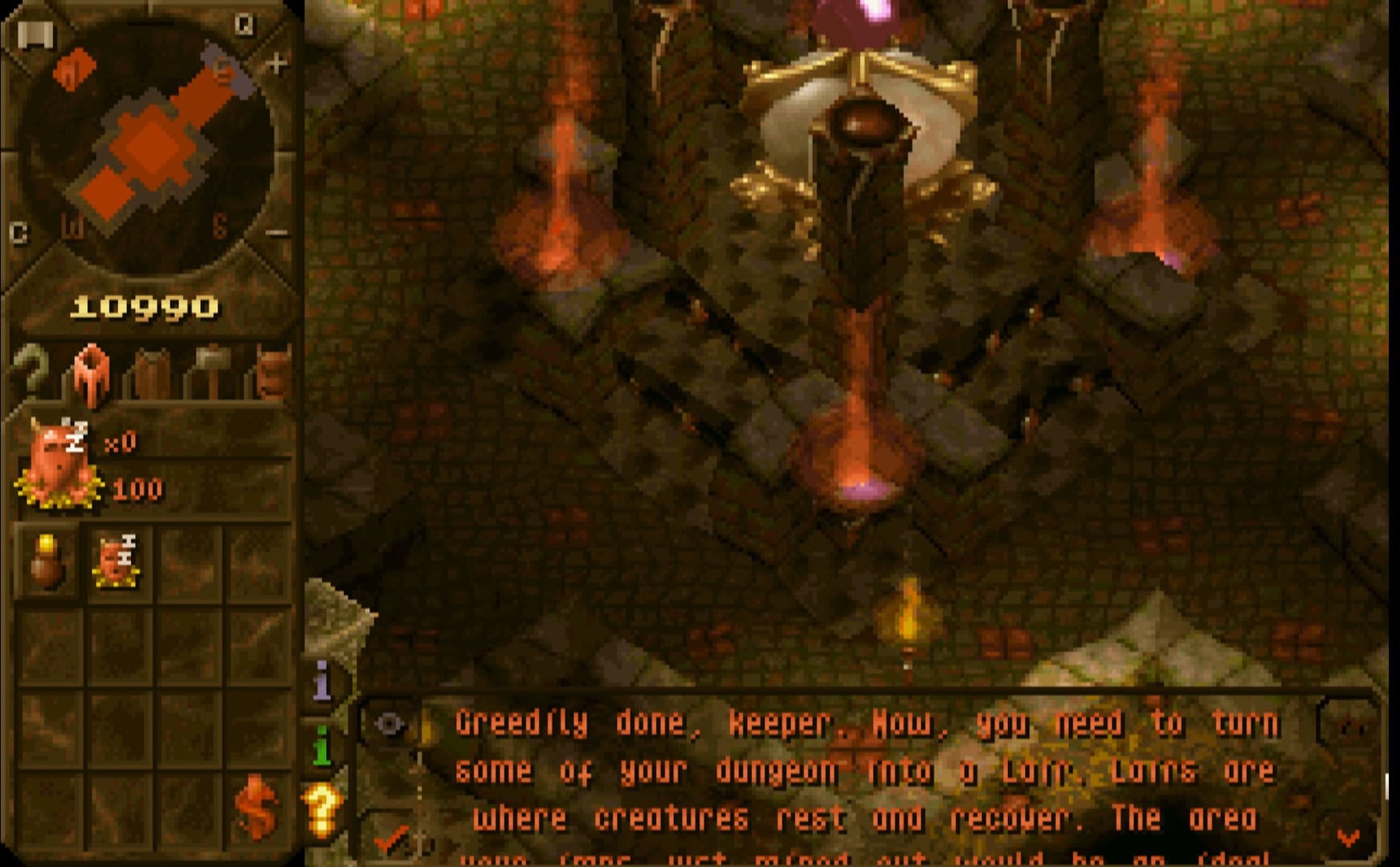Image resolution: width=1400 pixels, height=867 pixels.
Task: Select the Treasure Room gold pot icon
Action: [x=47, y=562]
